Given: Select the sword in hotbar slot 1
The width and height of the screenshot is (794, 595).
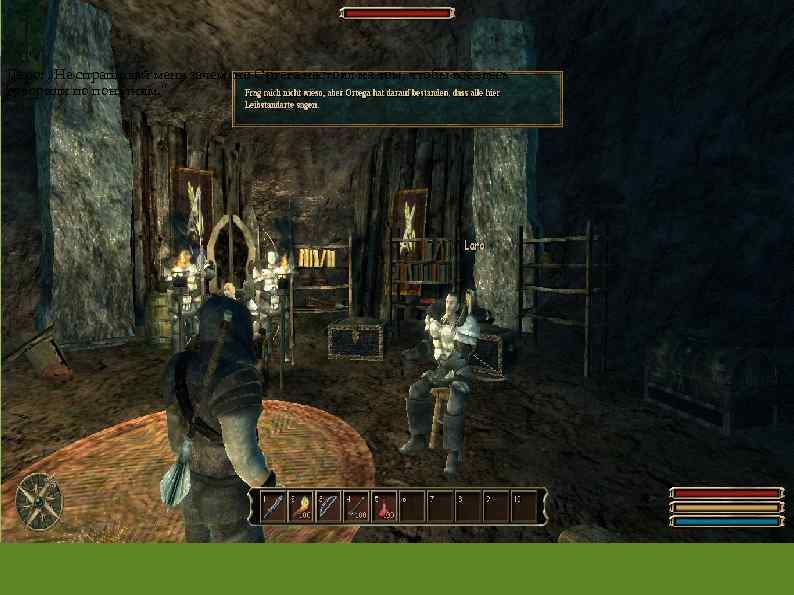Looking at the screenshot, I should [x=274, y=506].
